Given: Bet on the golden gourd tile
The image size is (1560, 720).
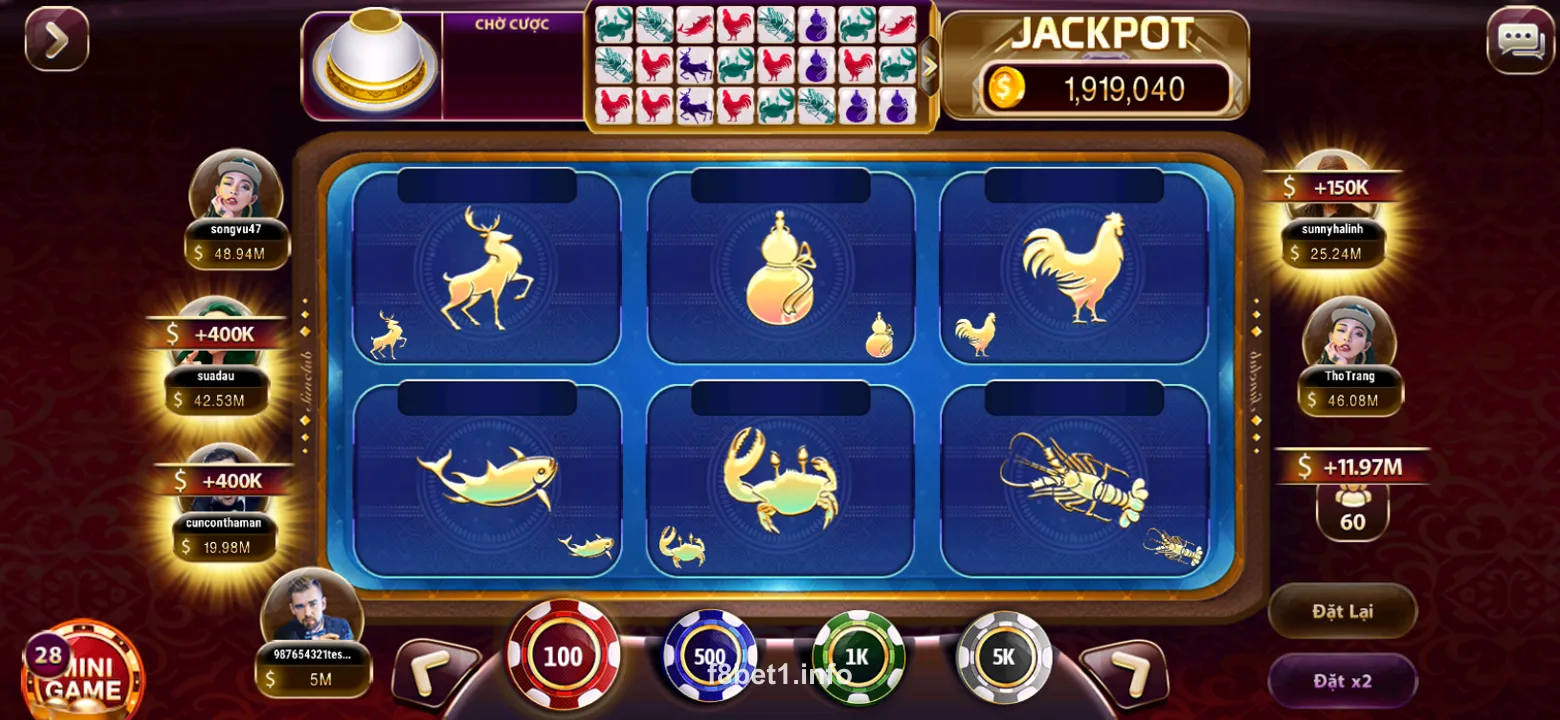Looking at the screenshot, I should tap(781, 268).
